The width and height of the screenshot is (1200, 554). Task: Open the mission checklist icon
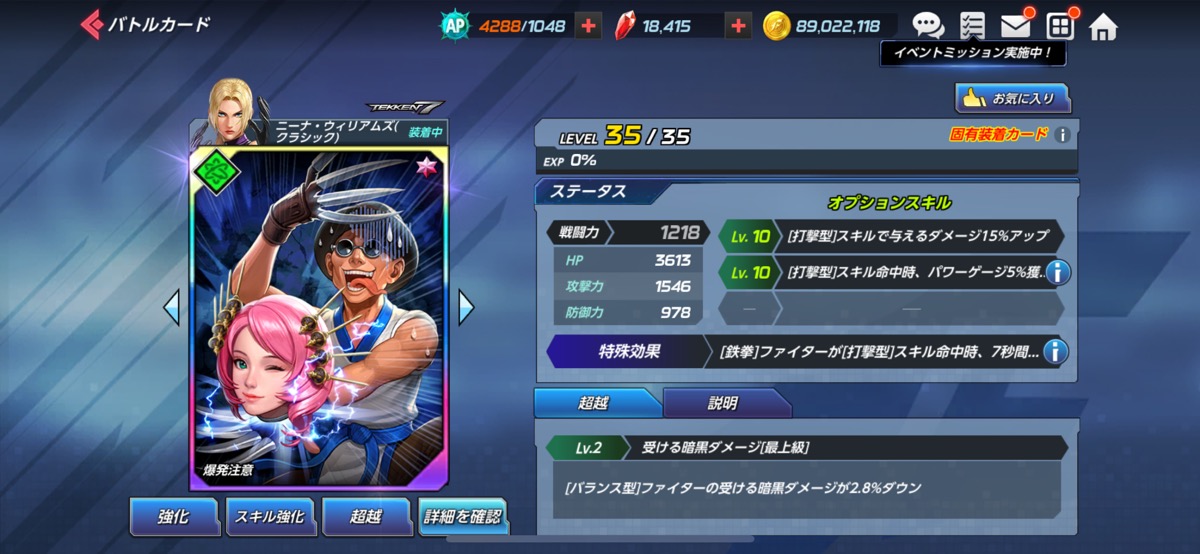pyautogui.click(x=972, y=26)
